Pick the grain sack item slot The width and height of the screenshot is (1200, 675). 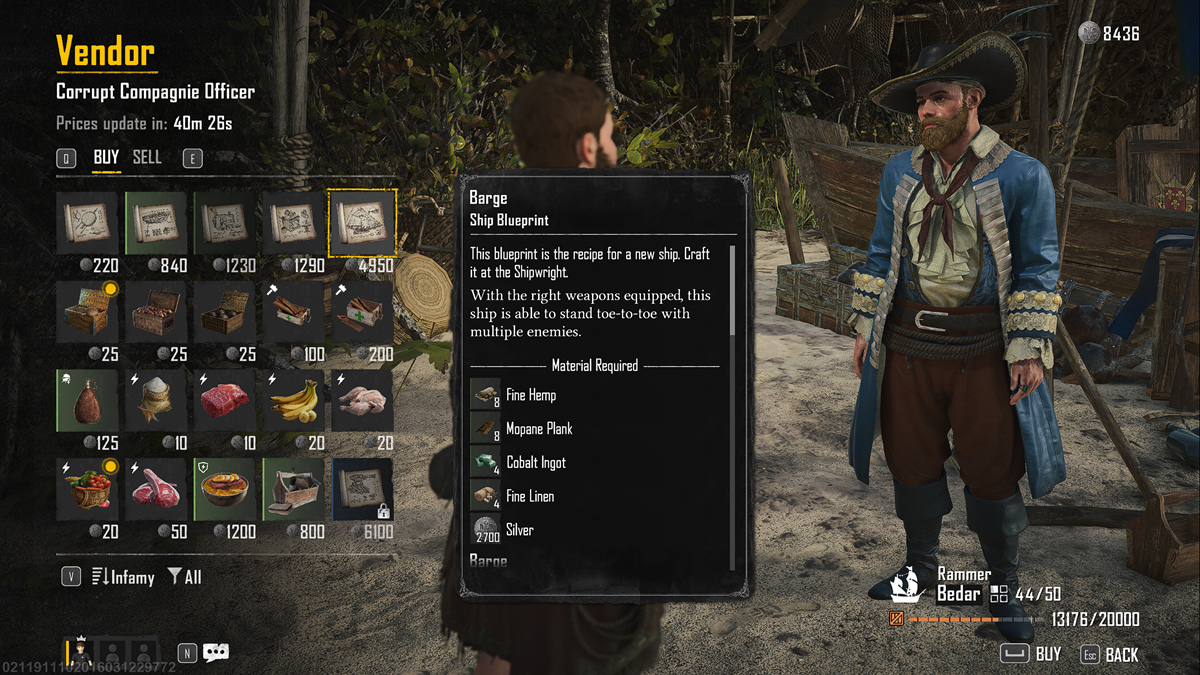point(158,400)
